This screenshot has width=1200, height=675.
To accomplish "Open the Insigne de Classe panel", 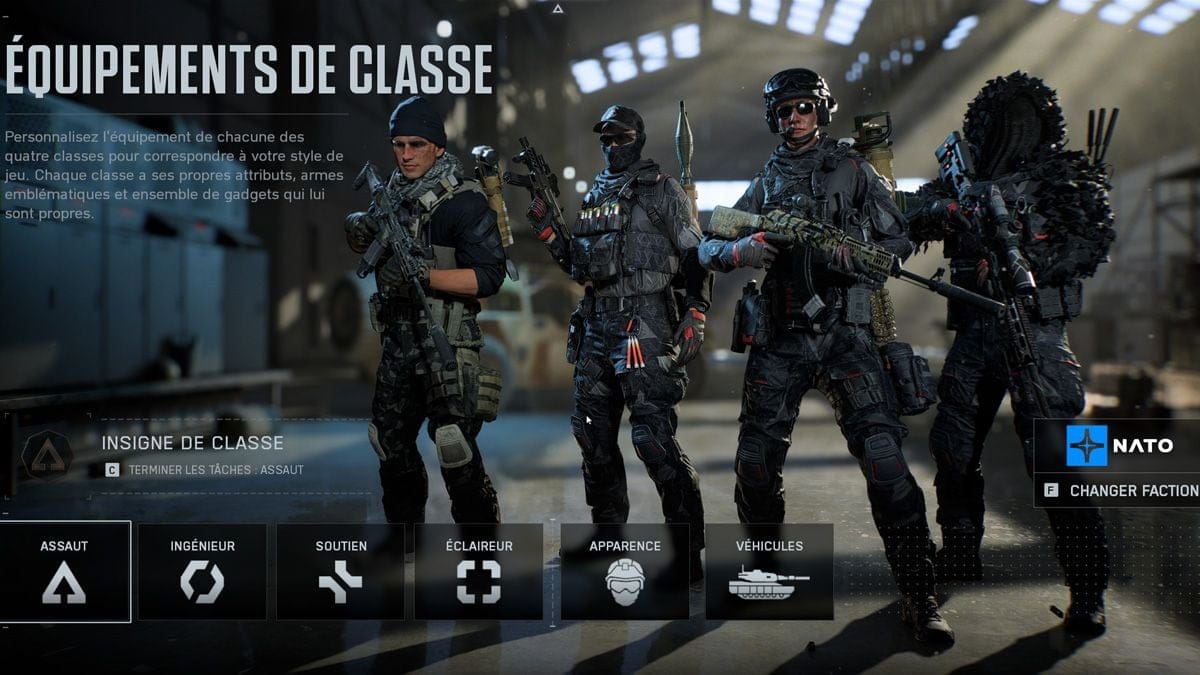I will (x=190, y=454).
